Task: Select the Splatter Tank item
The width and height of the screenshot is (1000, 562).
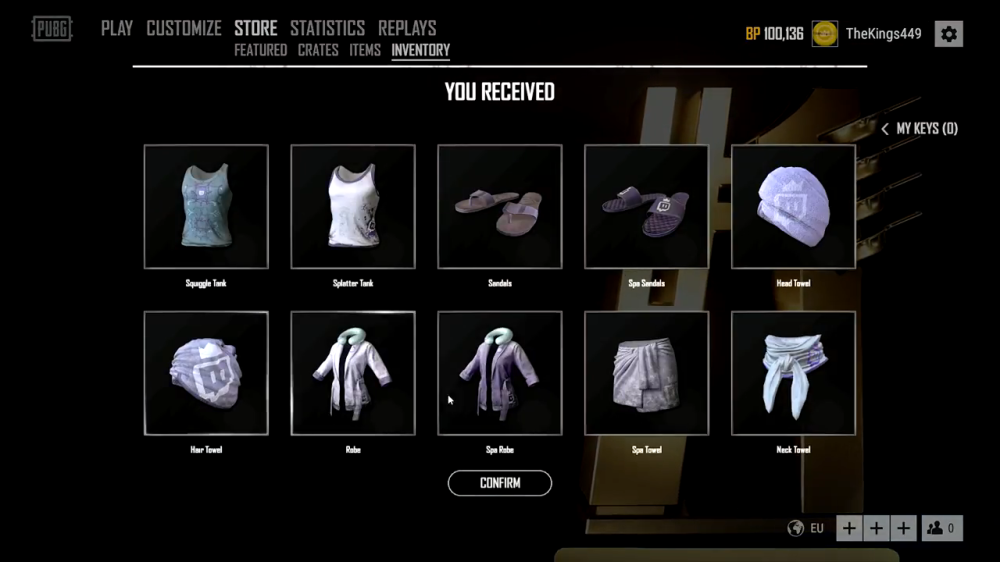Action: point(353,207)
